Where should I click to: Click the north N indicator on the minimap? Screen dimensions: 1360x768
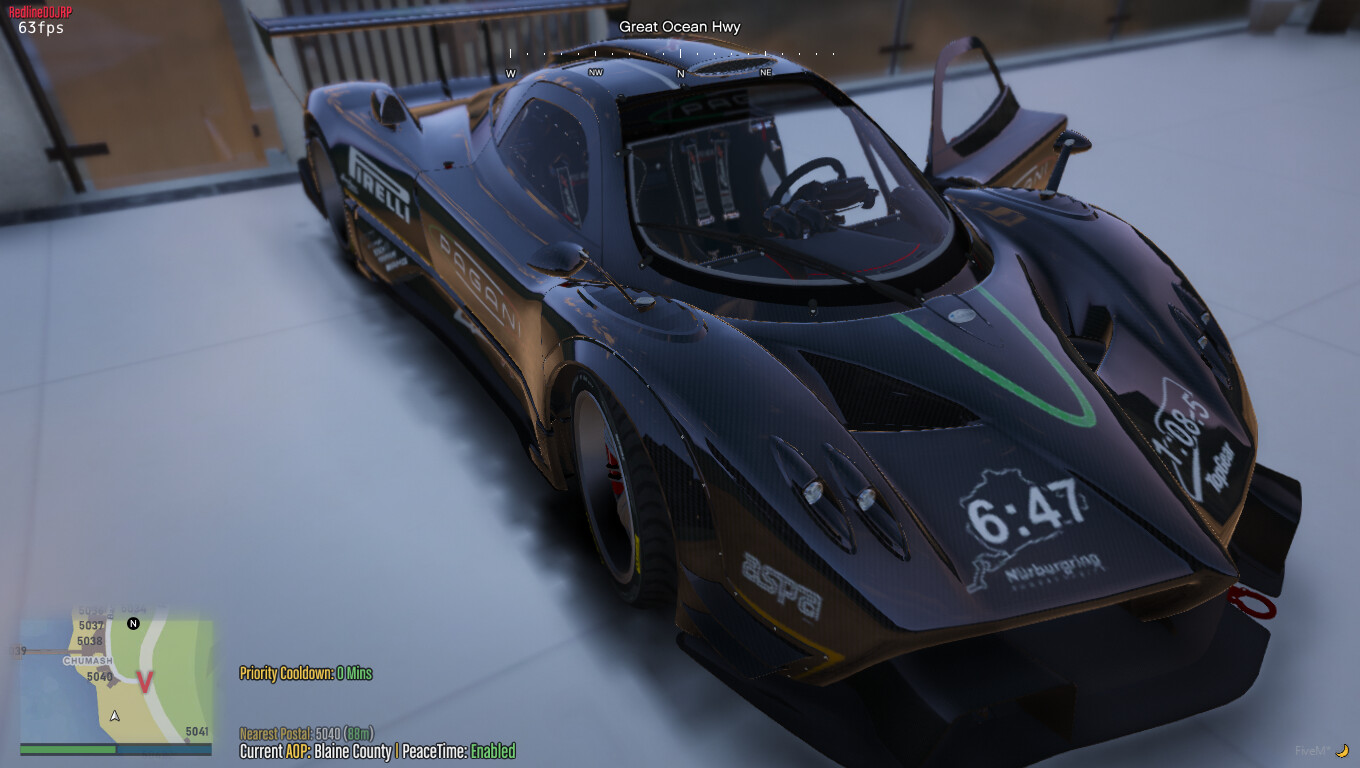click(133, 624)
